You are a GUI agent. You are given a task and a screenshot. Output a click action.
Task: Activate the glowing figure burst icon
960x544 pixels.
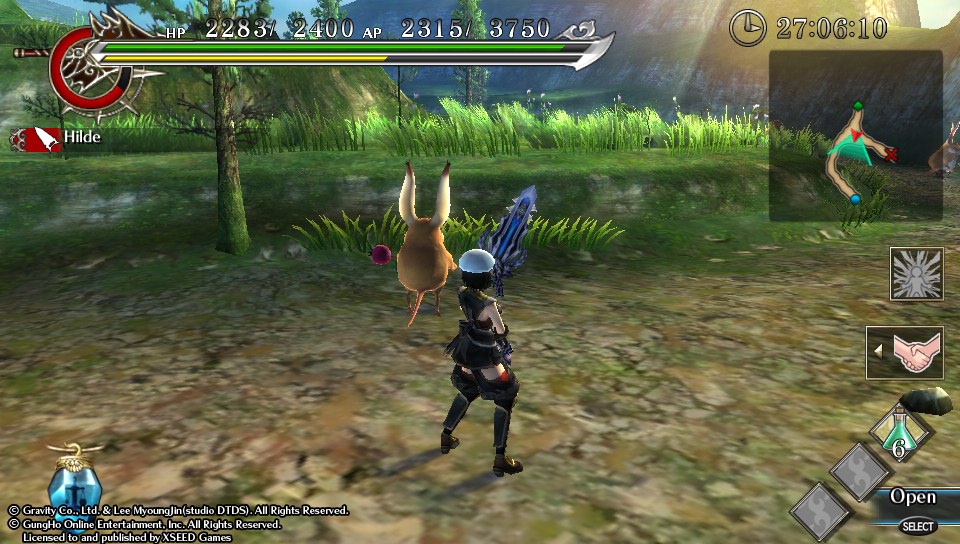(x=916, y=274)
